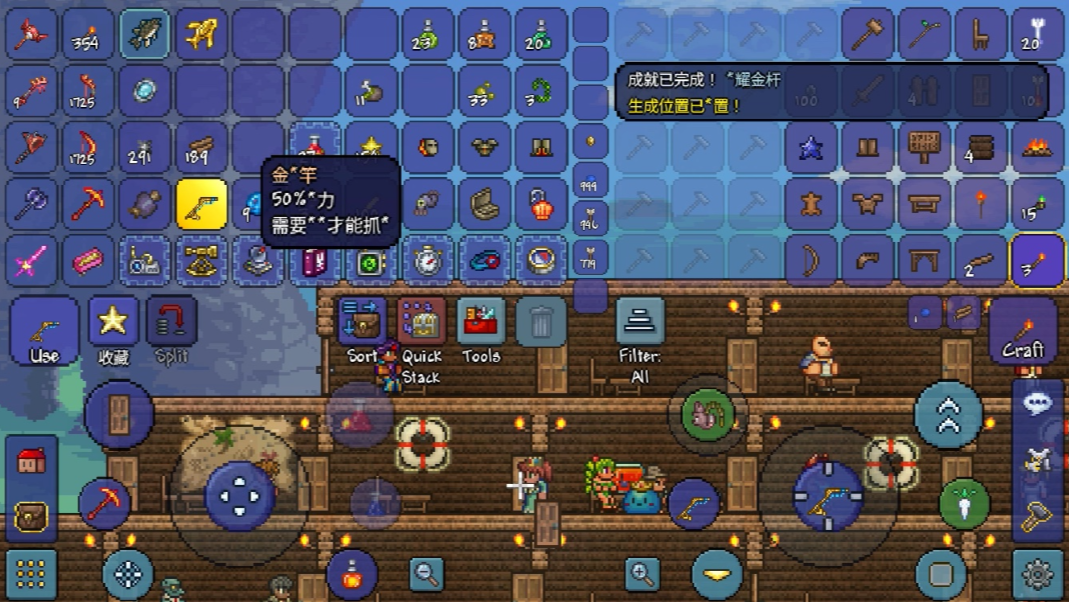Change the crafting Filter: All setting

[x=640, y=327]
